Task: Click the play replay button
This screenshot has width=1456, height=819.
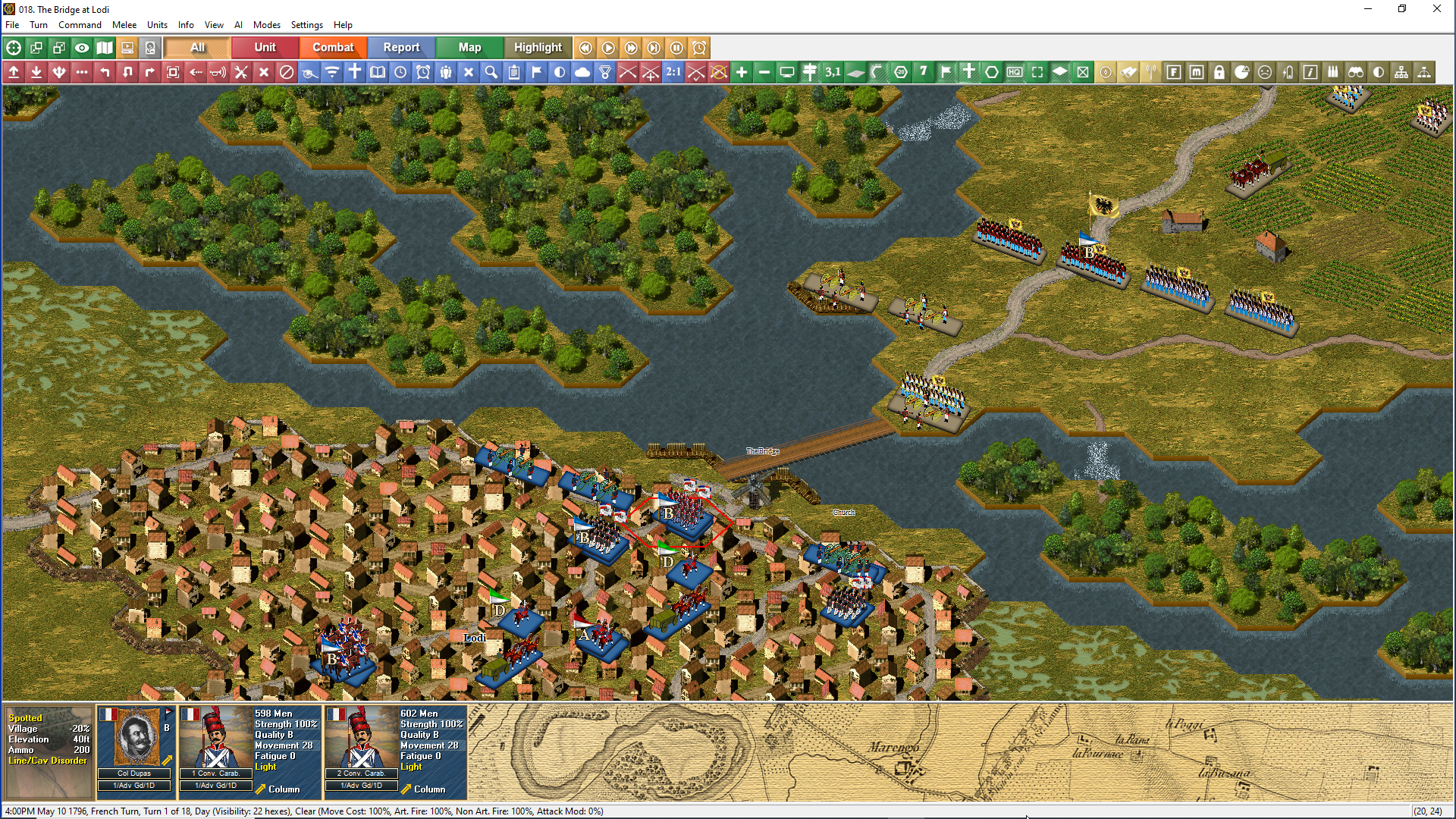Action: pyautogui.click(x=608, y=48)
